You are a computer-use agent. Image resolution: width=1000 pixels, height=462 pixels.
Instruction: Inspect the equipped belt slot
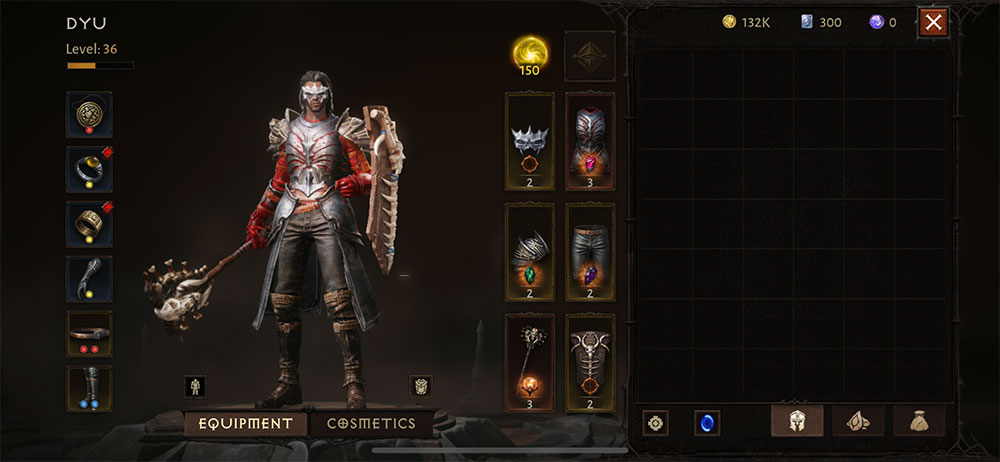(89, 334)
